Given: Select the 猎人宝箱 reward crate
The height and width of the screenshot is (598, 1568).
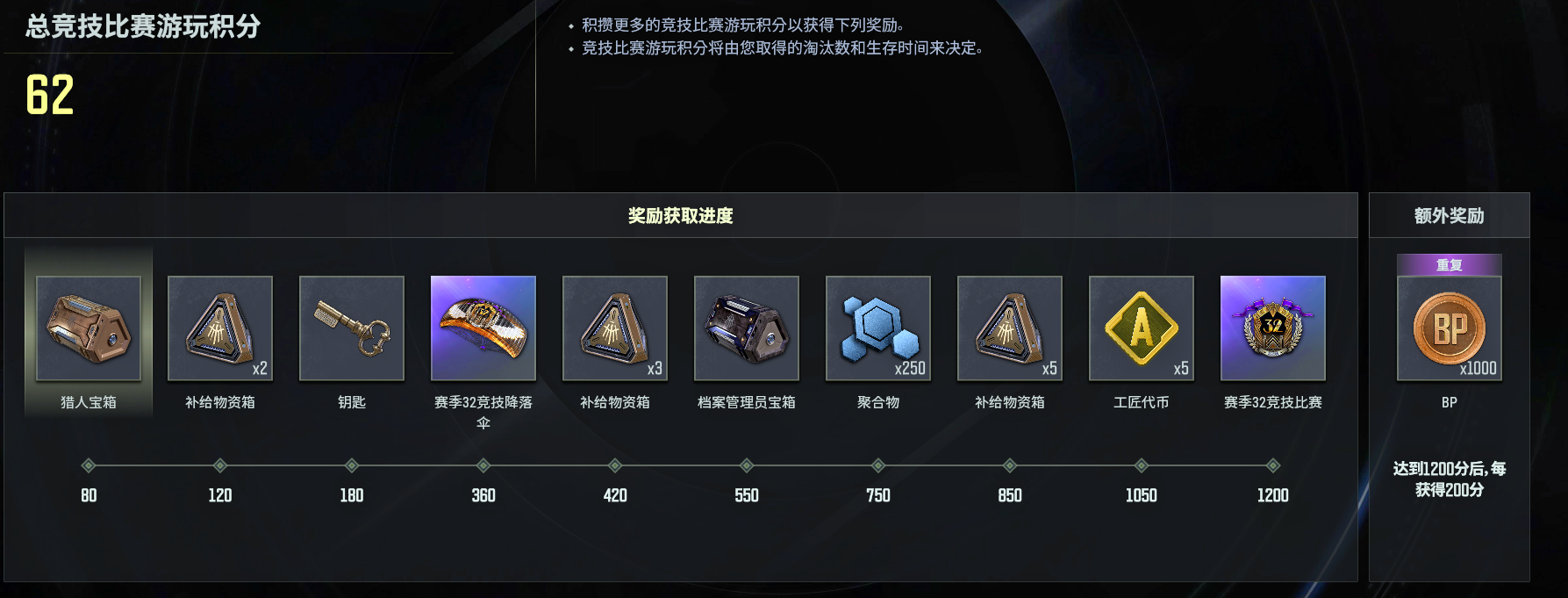Looking at the screenshot, I should click(x=89, y=328).
